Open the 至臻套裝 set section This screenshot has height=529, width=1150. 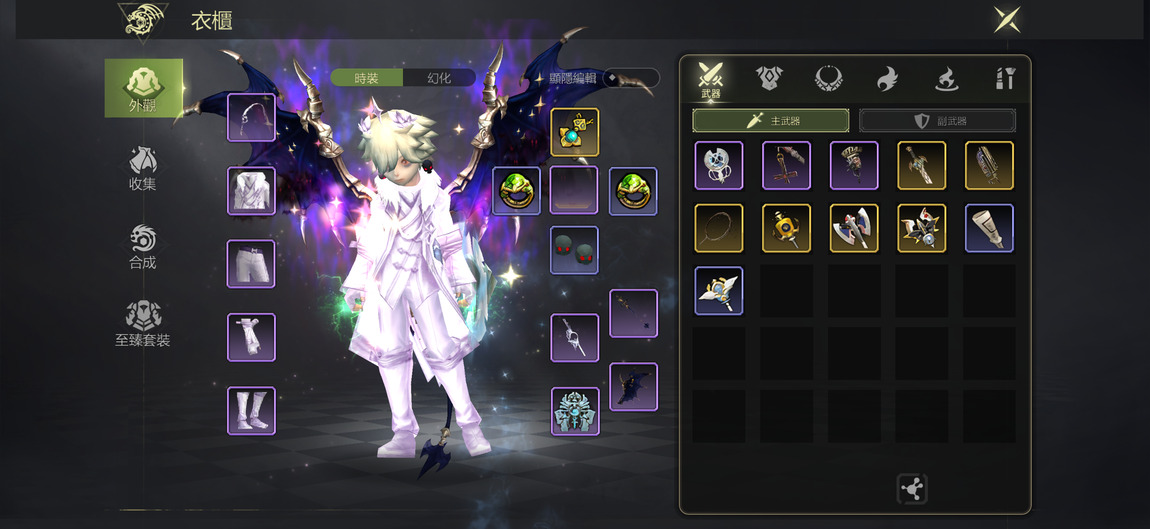point(143,324)
